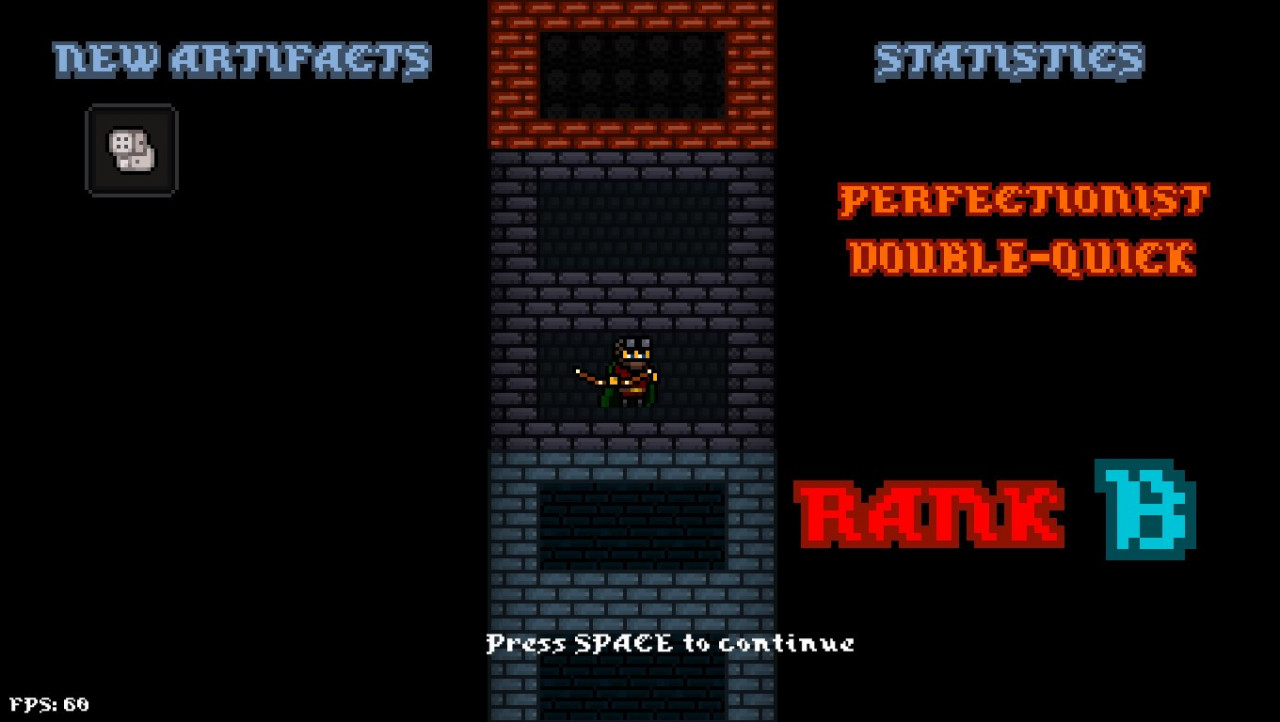
Task: Select the new dice artifact slot
Action: tap(131, 150)
